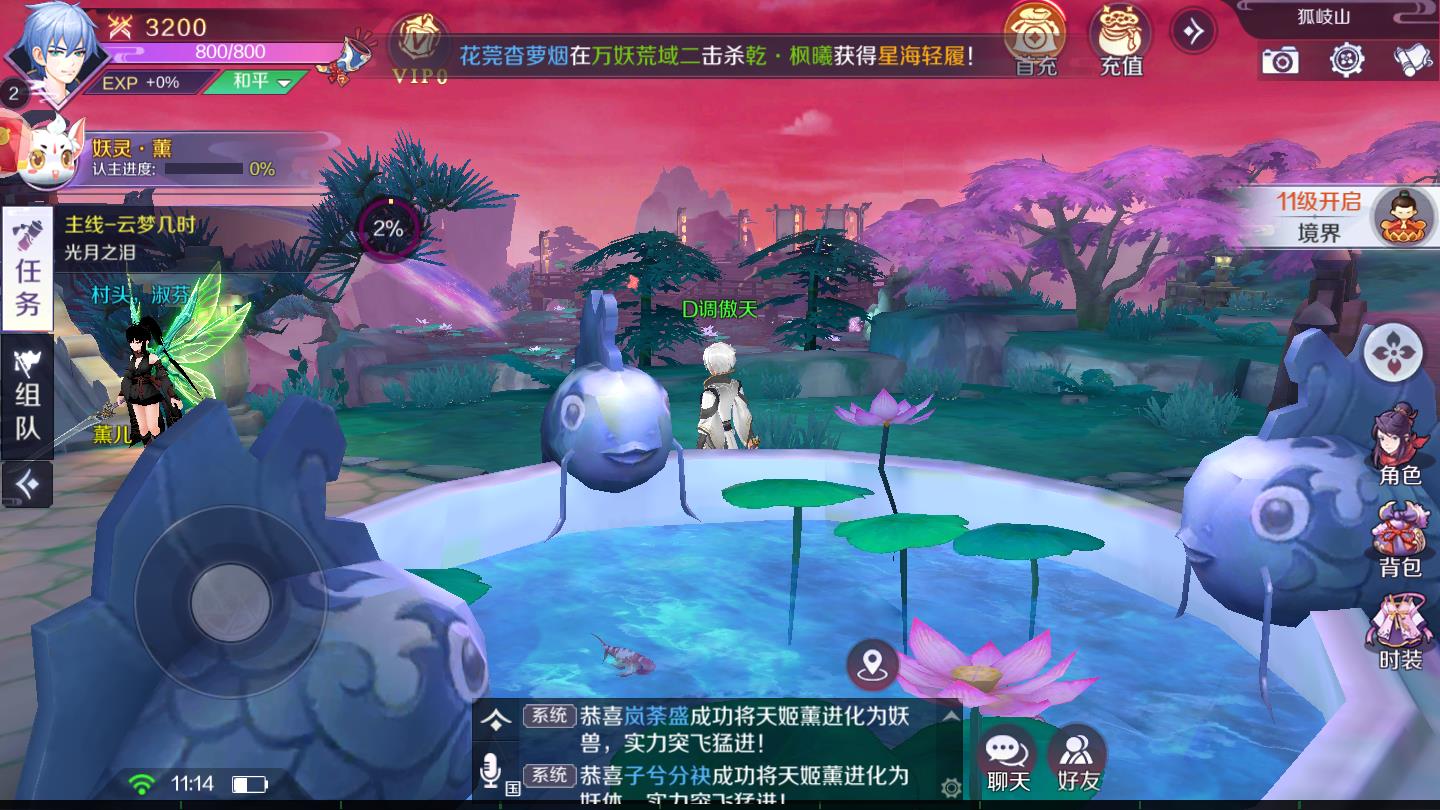Viewport: 1440px width, 810px height.
Task: Open the 角色 character sheet
Action: point(1399,445)
